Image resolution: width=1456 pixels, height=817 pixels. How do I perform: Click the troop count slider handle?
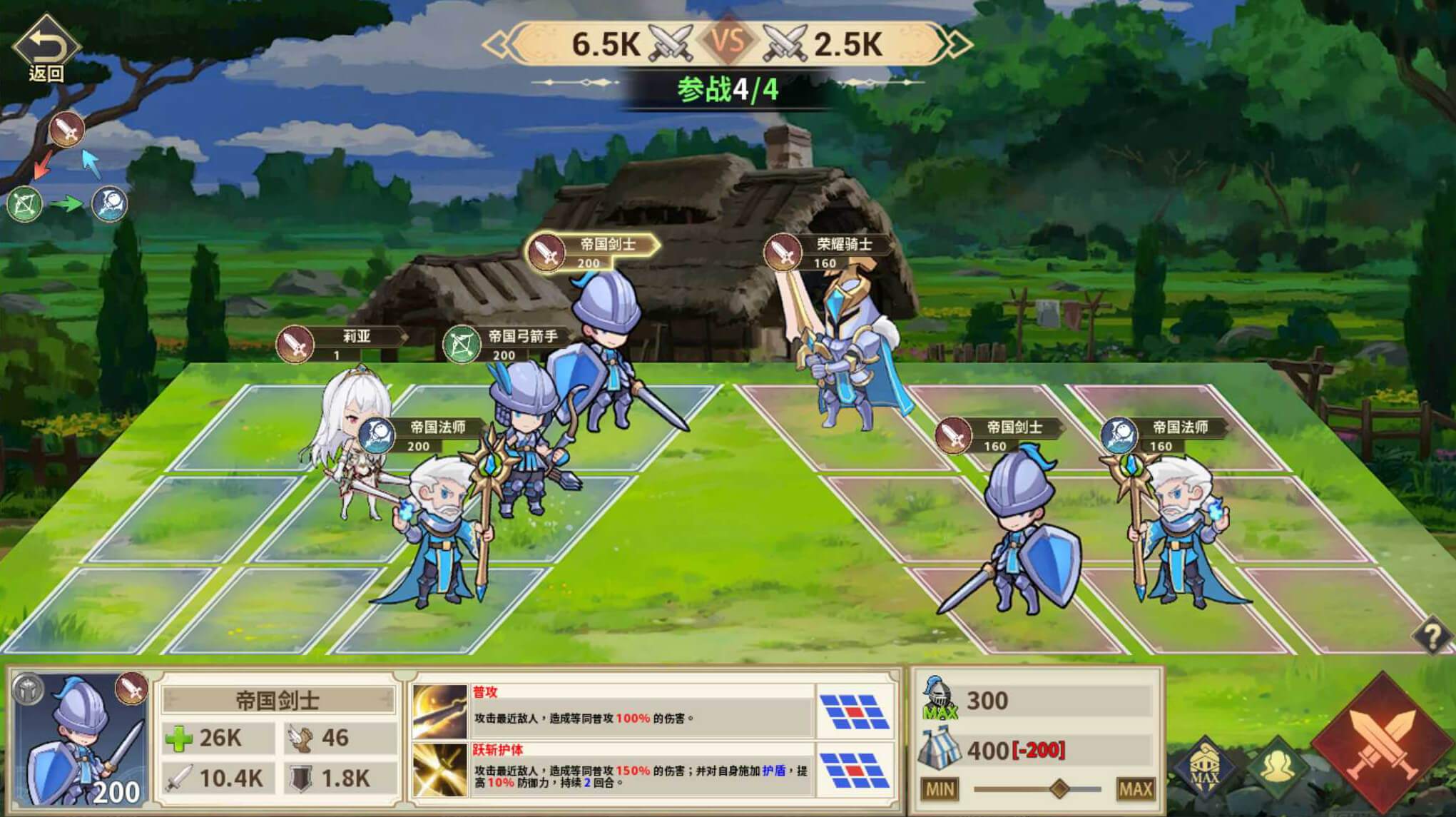tap(1059, 788)
